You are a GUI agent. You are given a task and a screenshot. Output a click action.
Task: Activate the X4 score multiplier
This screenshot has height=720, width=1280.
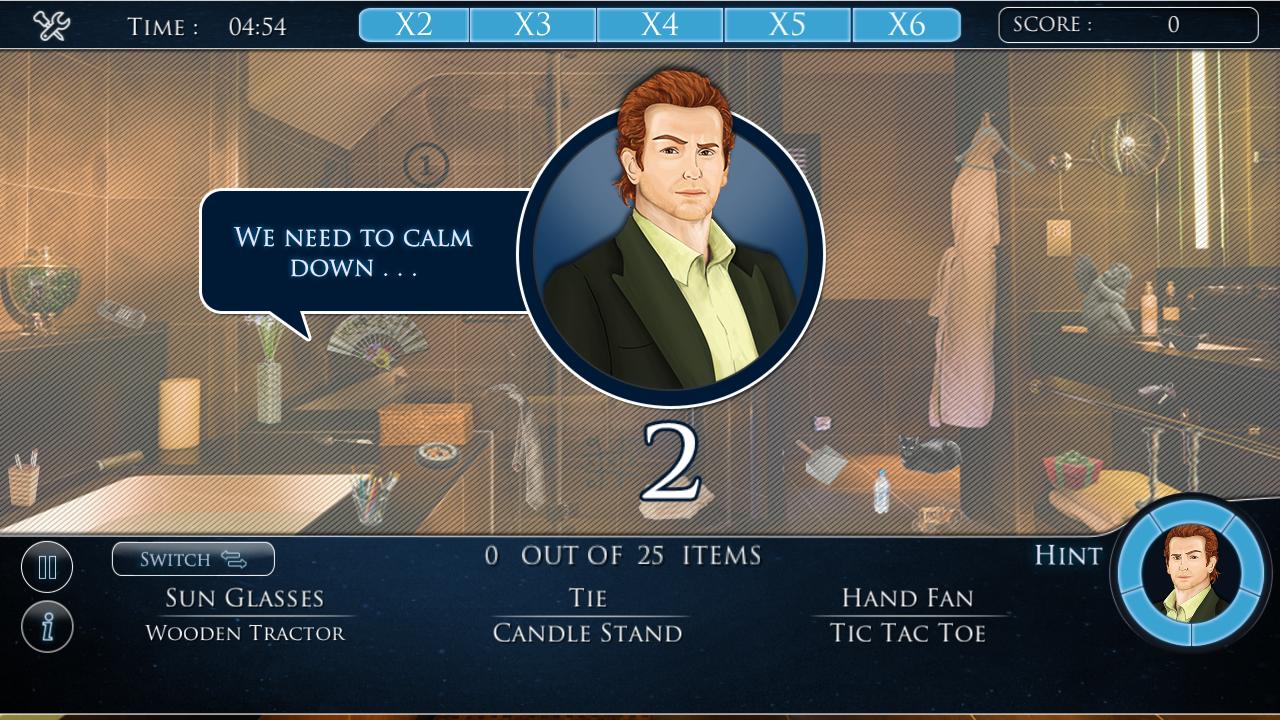tap(662, 24)
